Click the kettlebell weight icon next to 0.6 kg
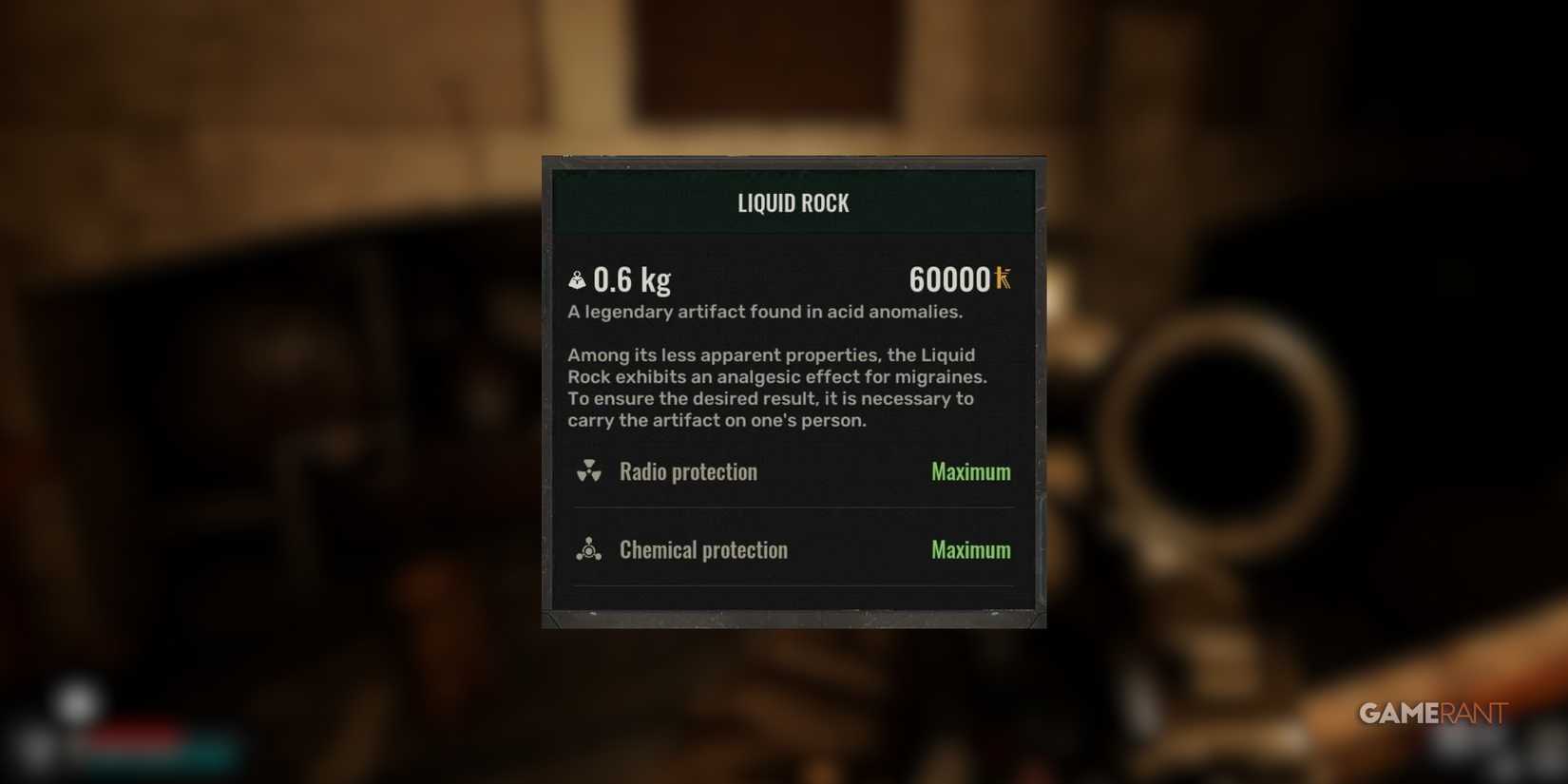The height and width of the screenshot is (784, 1568). [577, 279]
